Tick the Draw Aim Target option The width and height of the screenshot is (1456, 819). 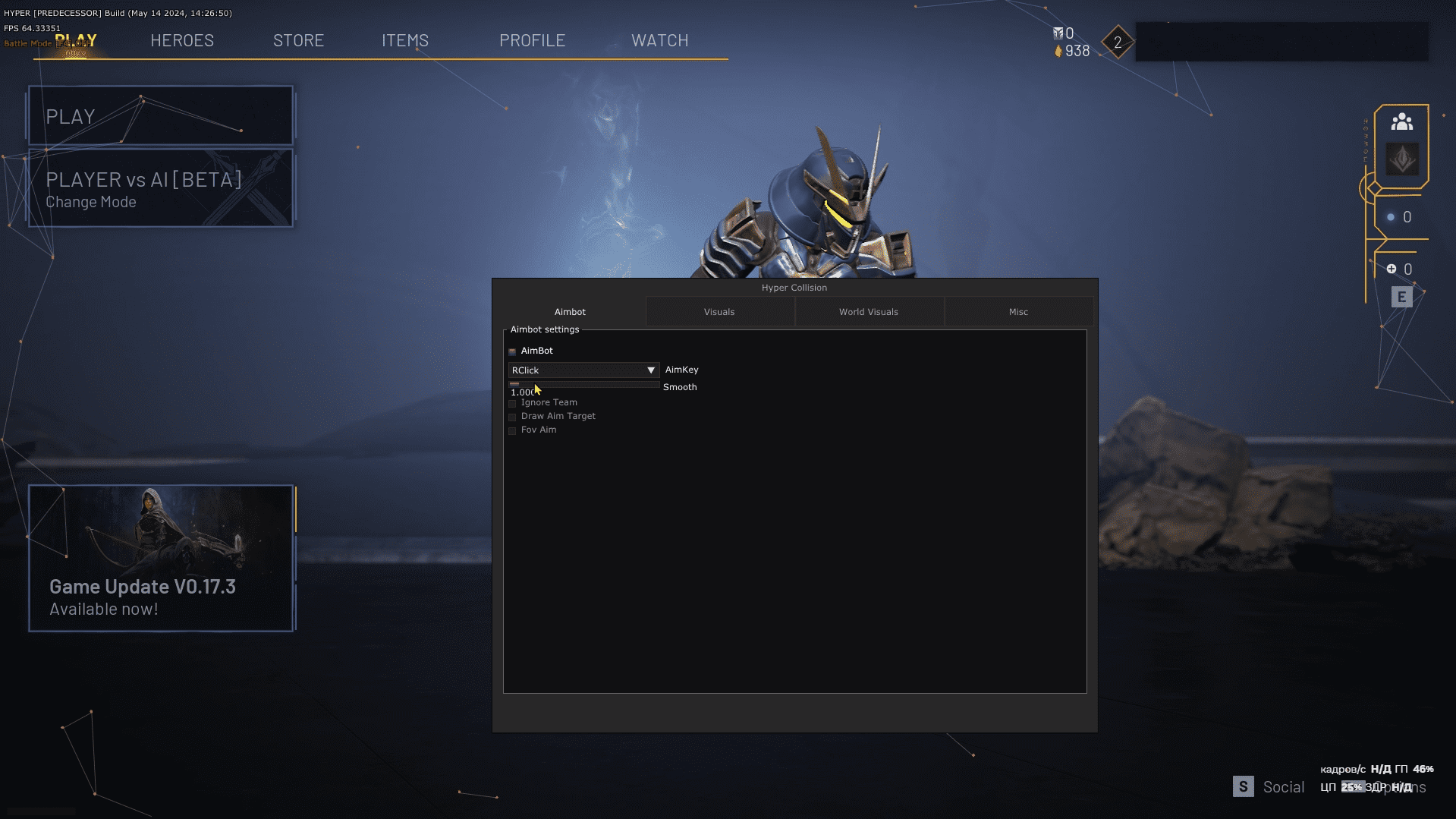512,417
